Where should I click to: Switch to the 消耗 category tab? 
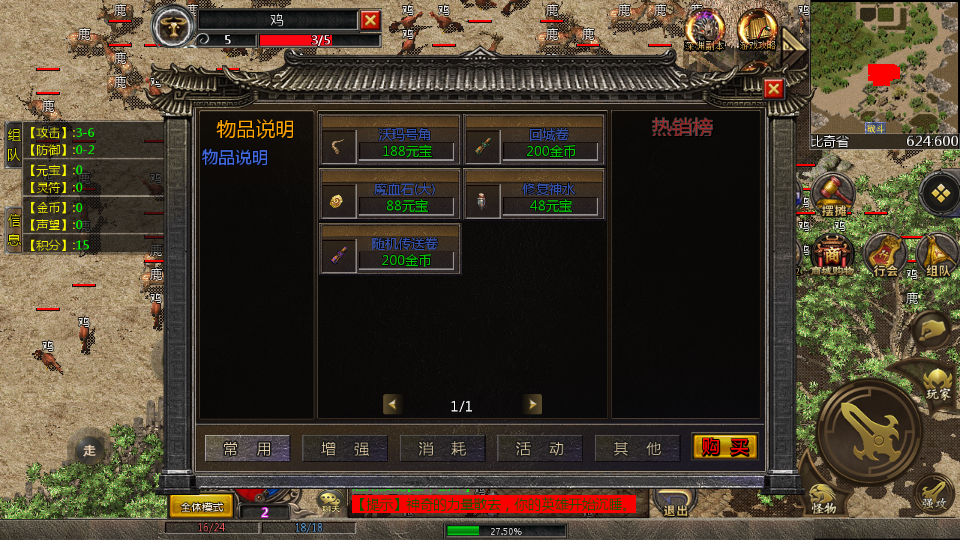(x=443, y=448)
